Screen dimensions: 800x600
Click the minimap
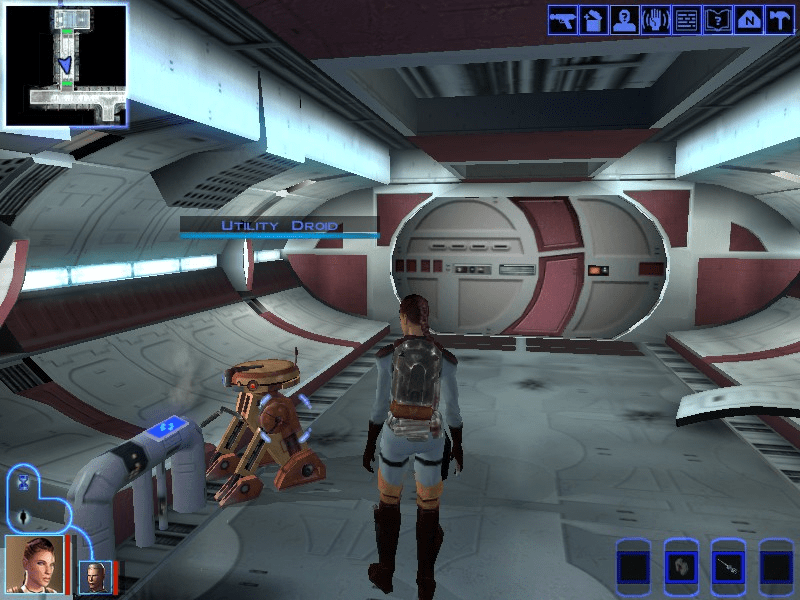pyautogui.click(x=65, y=65)
